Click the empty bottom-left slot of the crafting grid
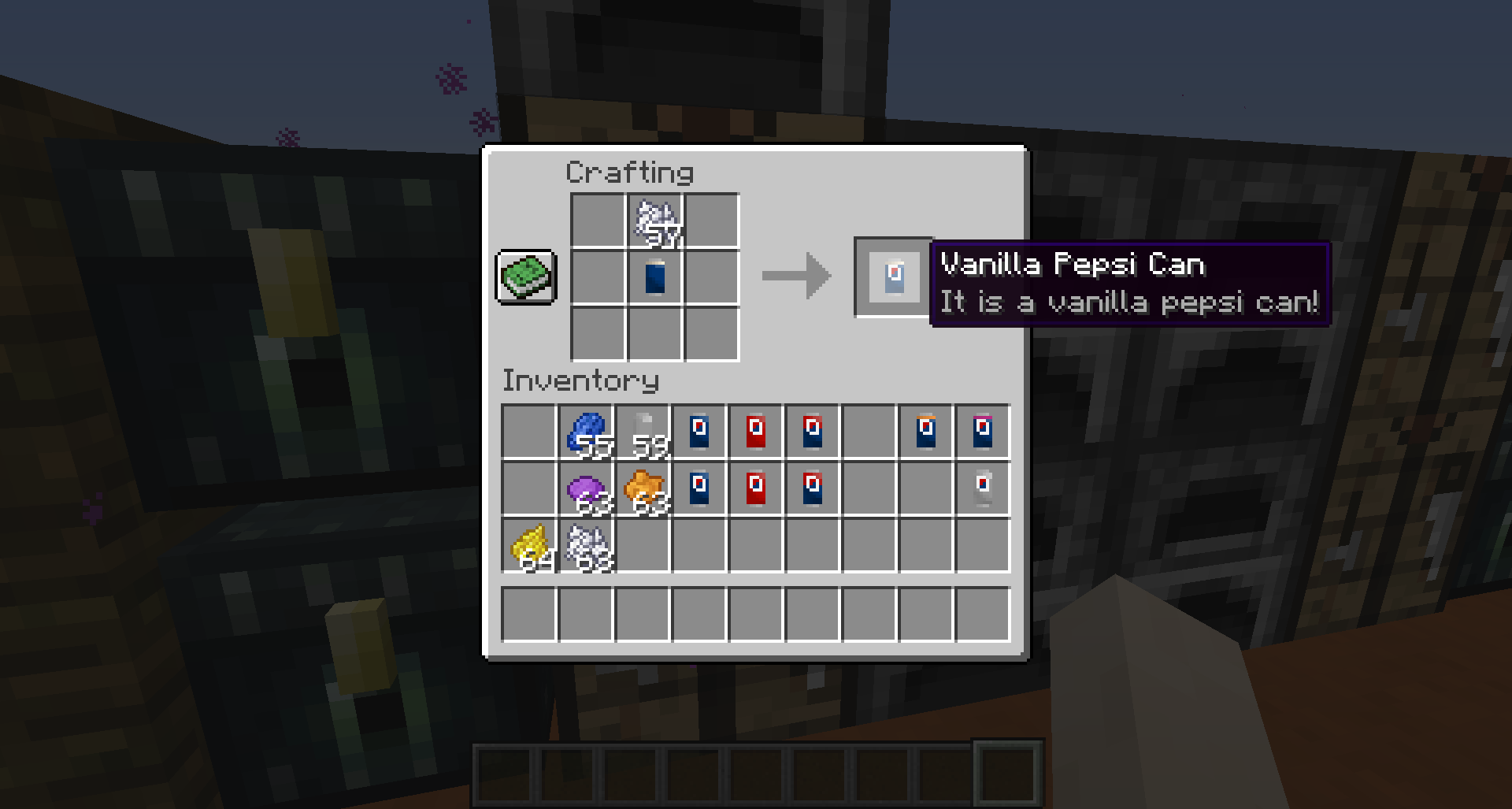 click(597, 334)
